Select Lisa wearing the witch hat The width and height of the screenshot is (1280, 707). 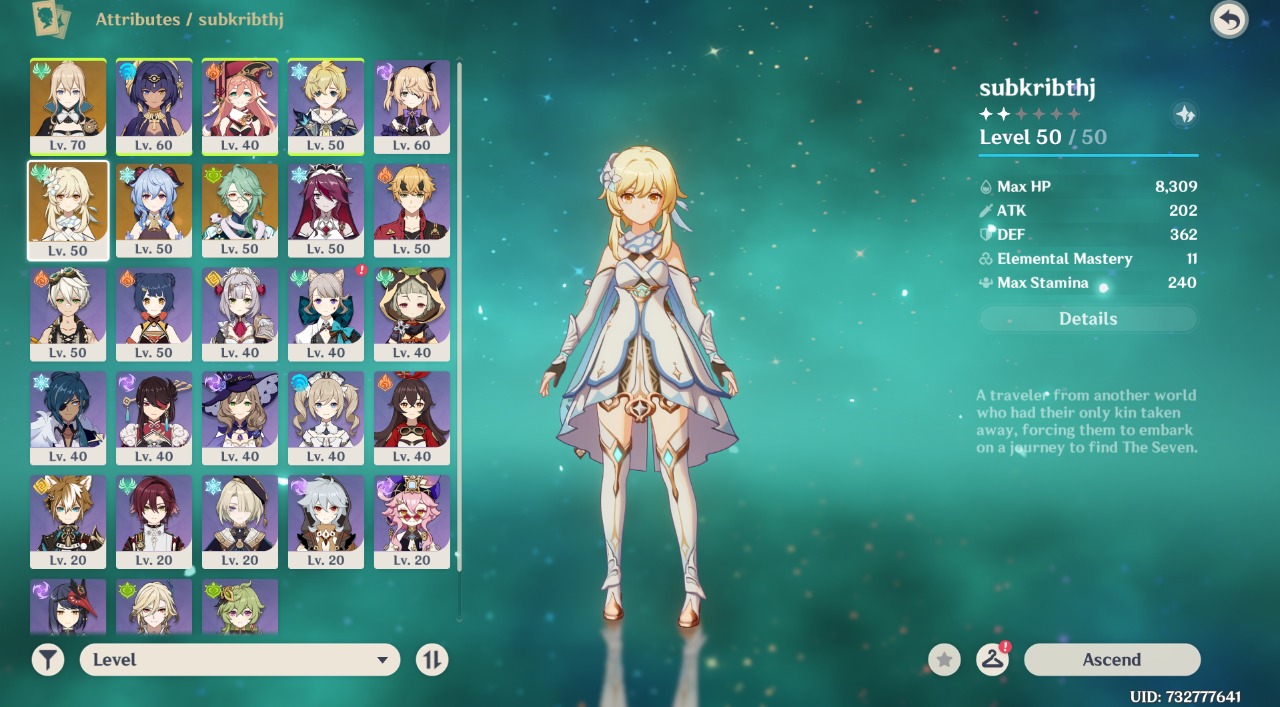tap(240, 417)
